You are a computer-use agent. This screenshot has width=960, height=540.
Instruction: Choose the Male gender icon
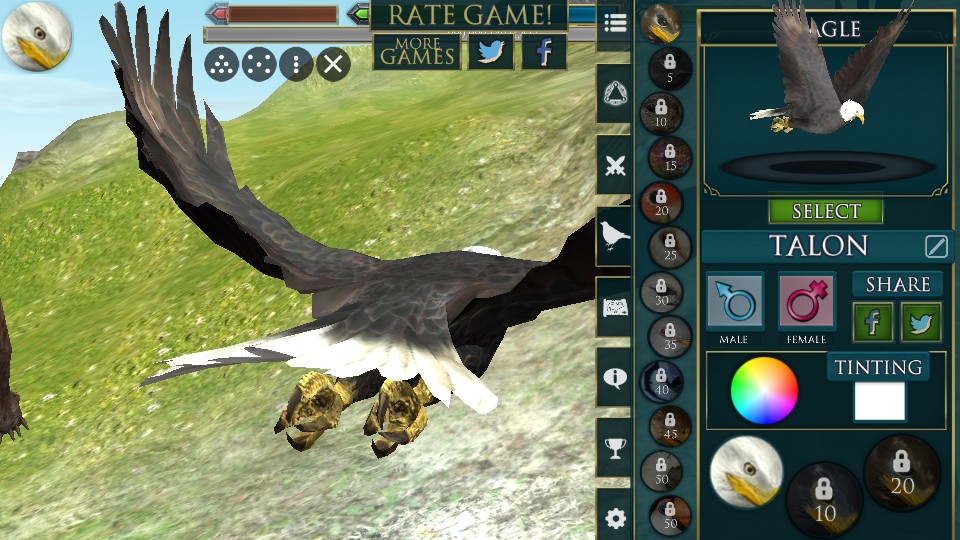pos(735,302)
